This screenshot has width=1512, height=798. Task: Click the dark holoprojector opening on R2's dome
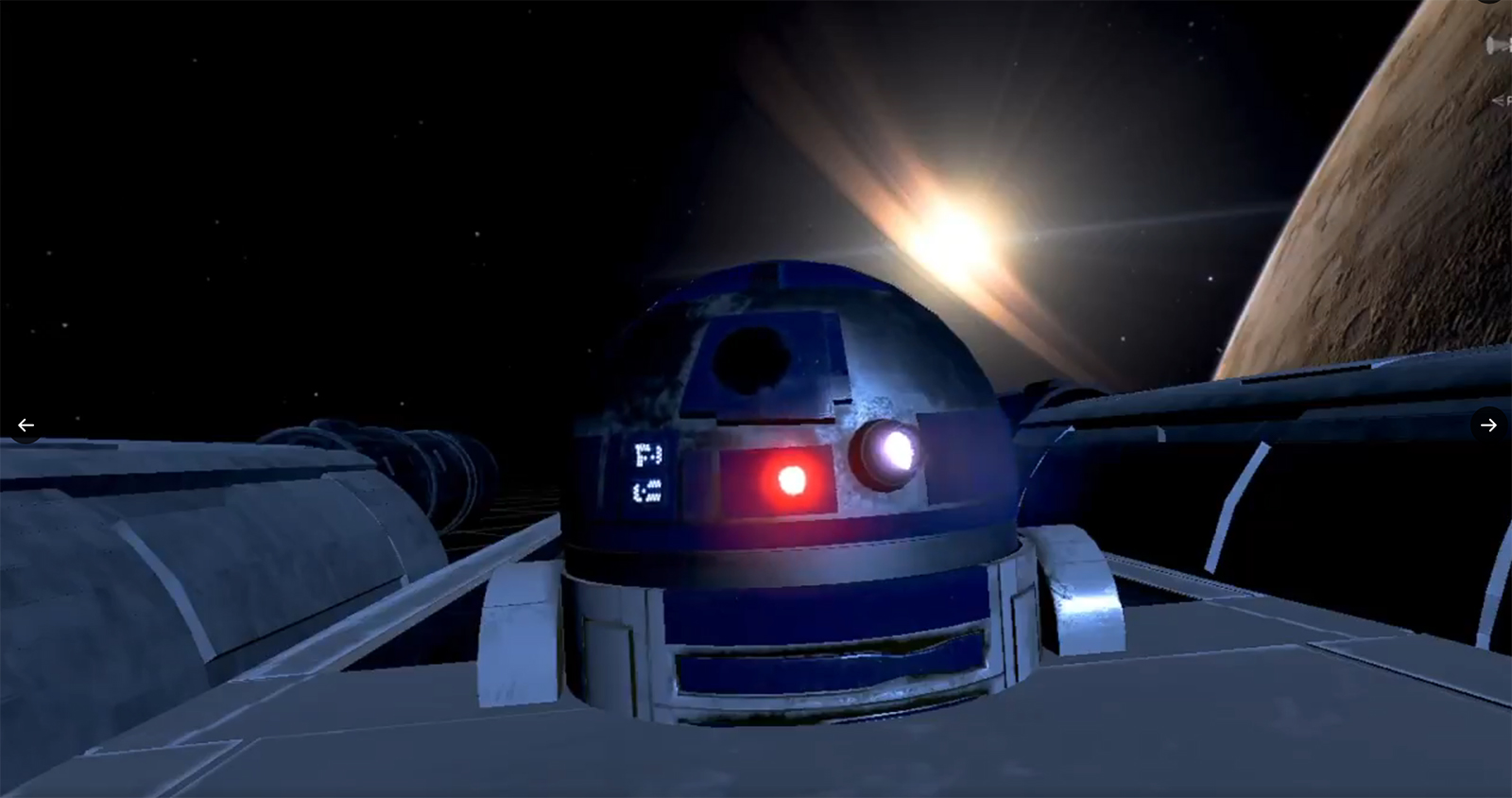coord(751,359)
